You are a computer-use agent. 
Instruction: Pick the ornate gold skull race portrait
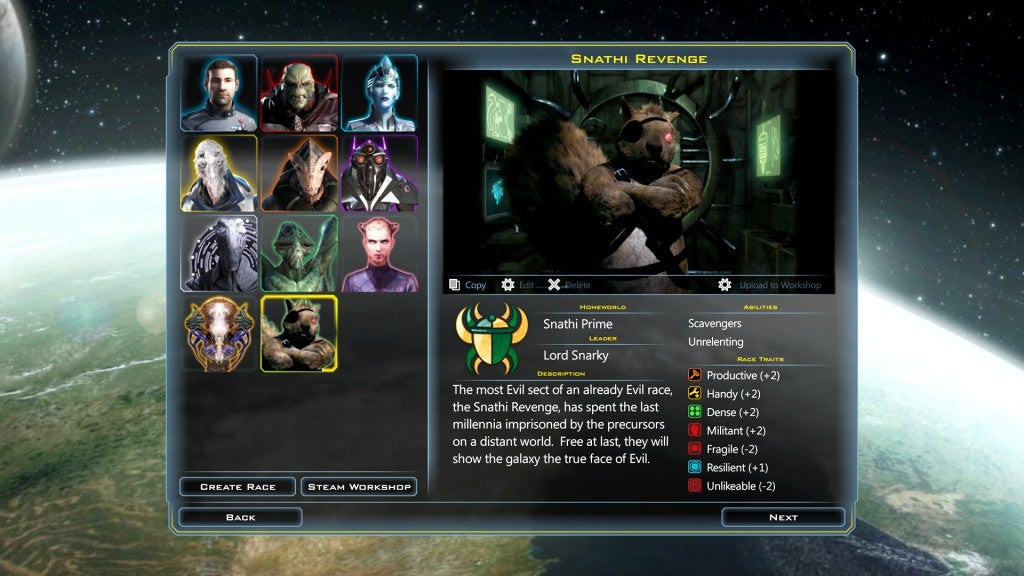(219, 333)
